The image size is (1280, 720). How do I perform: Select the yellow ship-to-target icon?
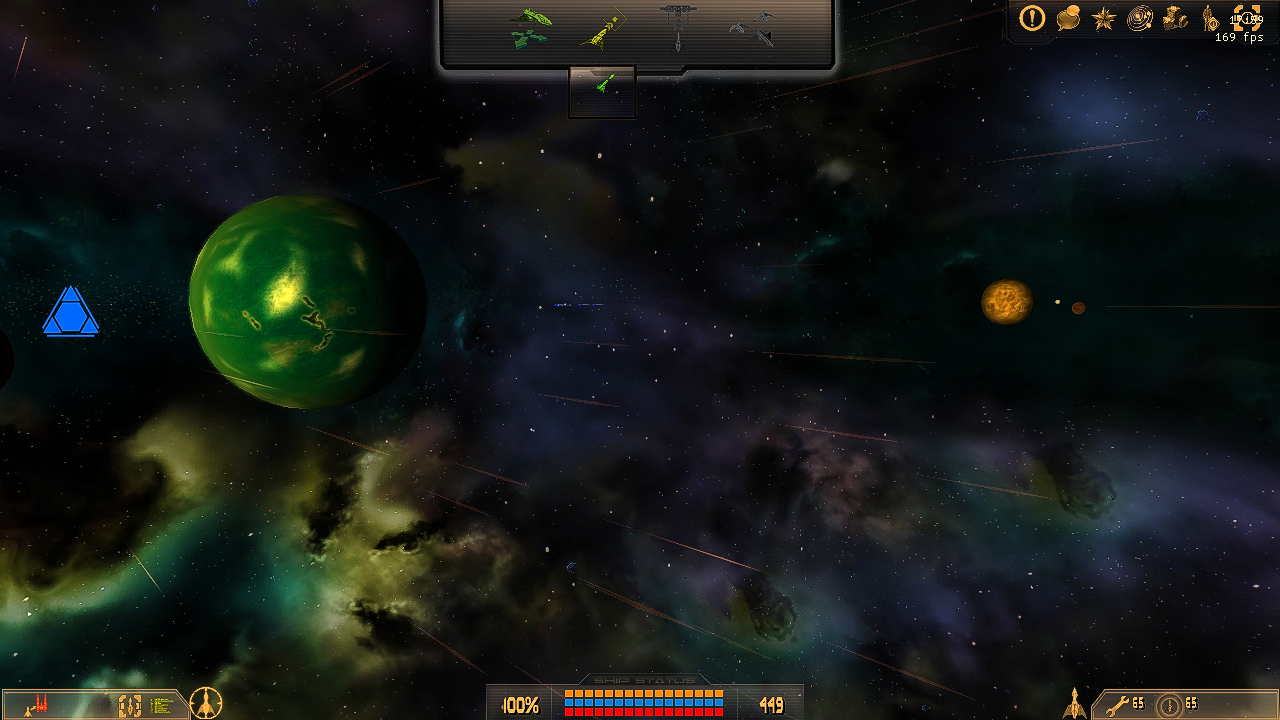[x=602, y=28]
